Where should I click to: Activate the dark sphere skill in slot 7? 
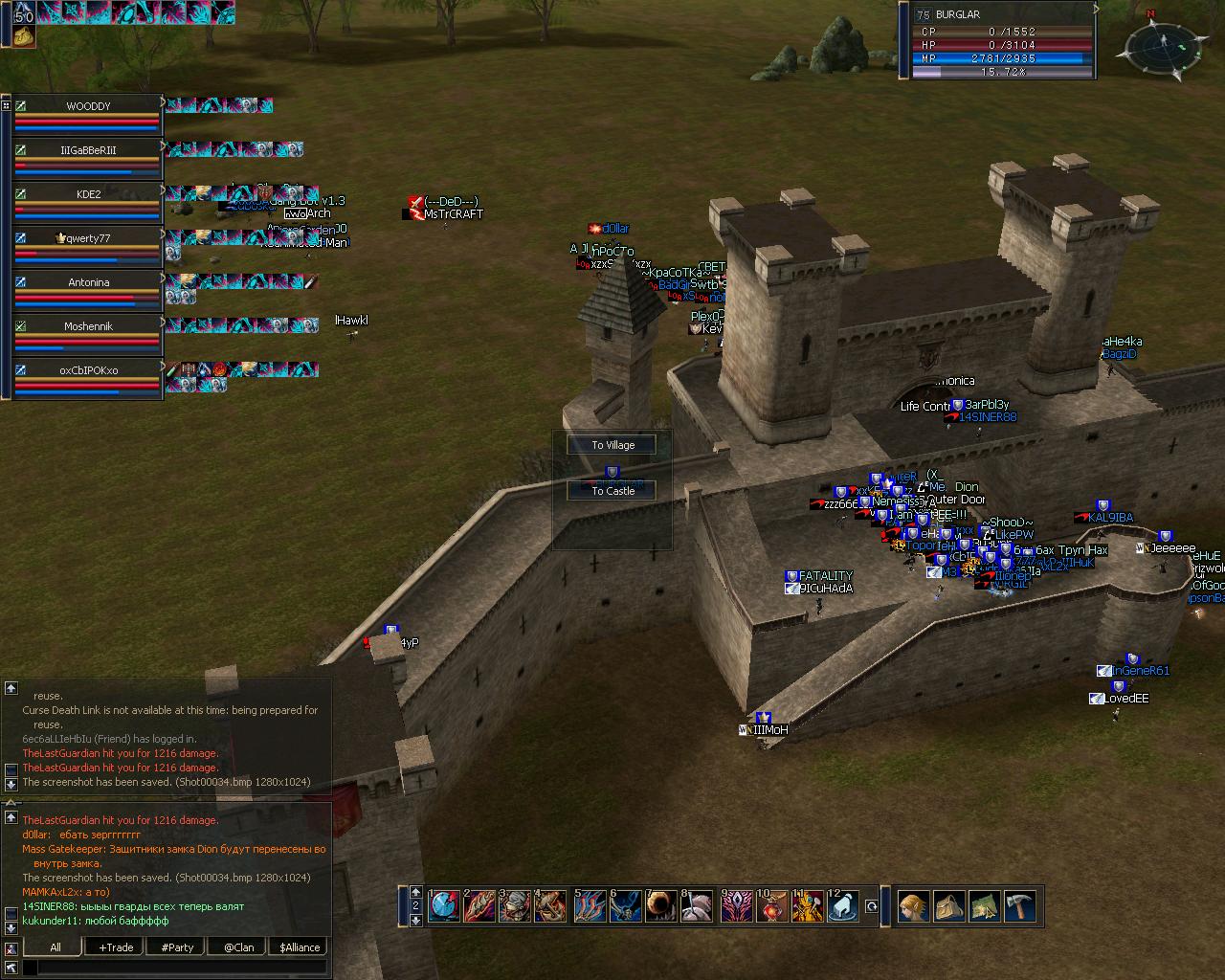pyautogui.click(x=661, y=905)
